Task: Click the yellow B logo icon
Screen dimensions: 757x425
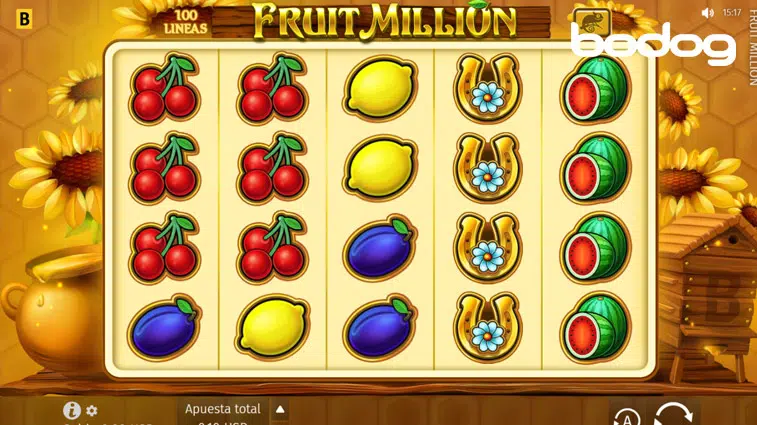Action: pyautogui.click(x=25, y=18)
